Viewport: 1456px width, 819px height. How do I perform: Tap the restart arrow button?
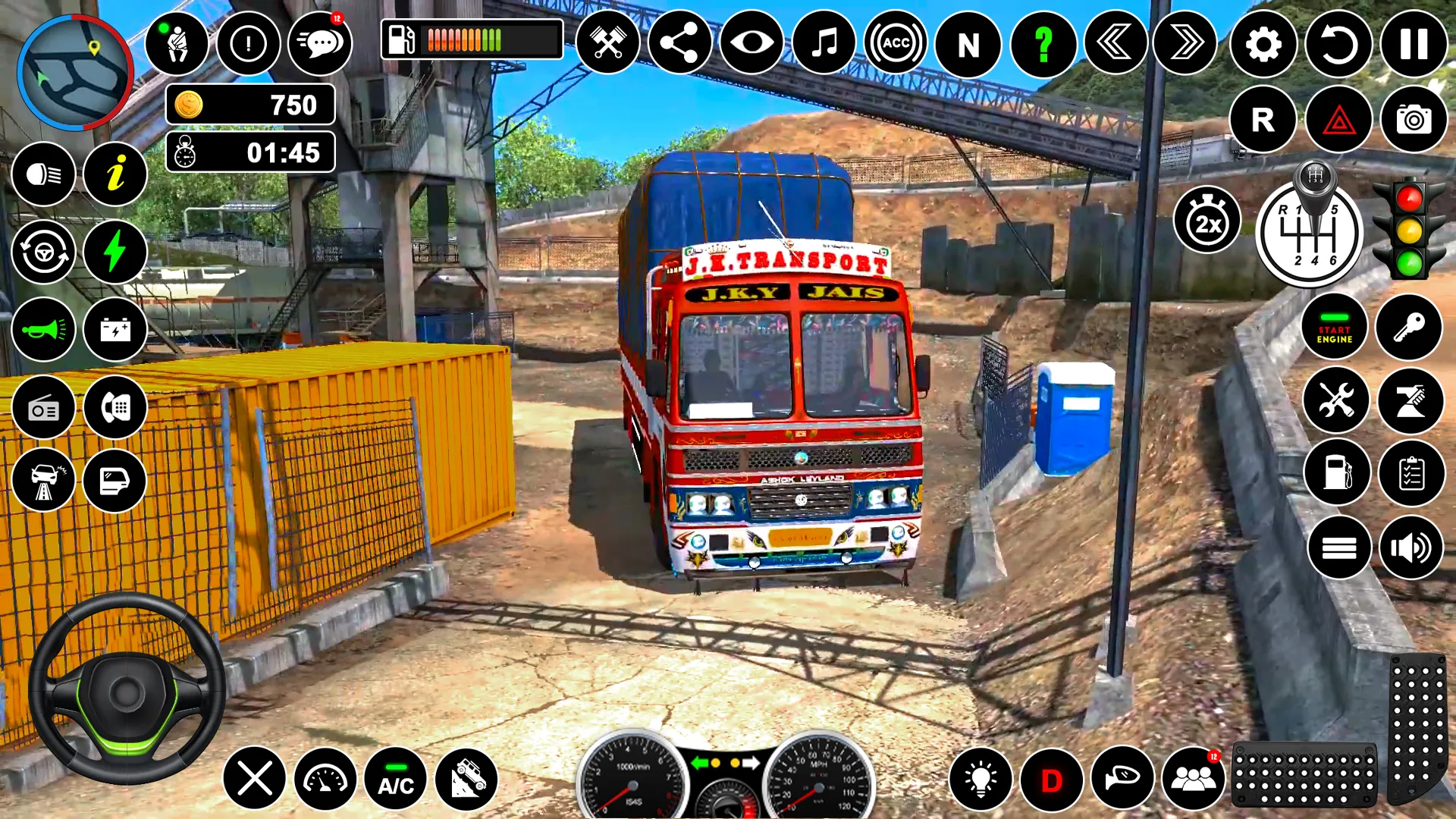(x=1338, y=44)
